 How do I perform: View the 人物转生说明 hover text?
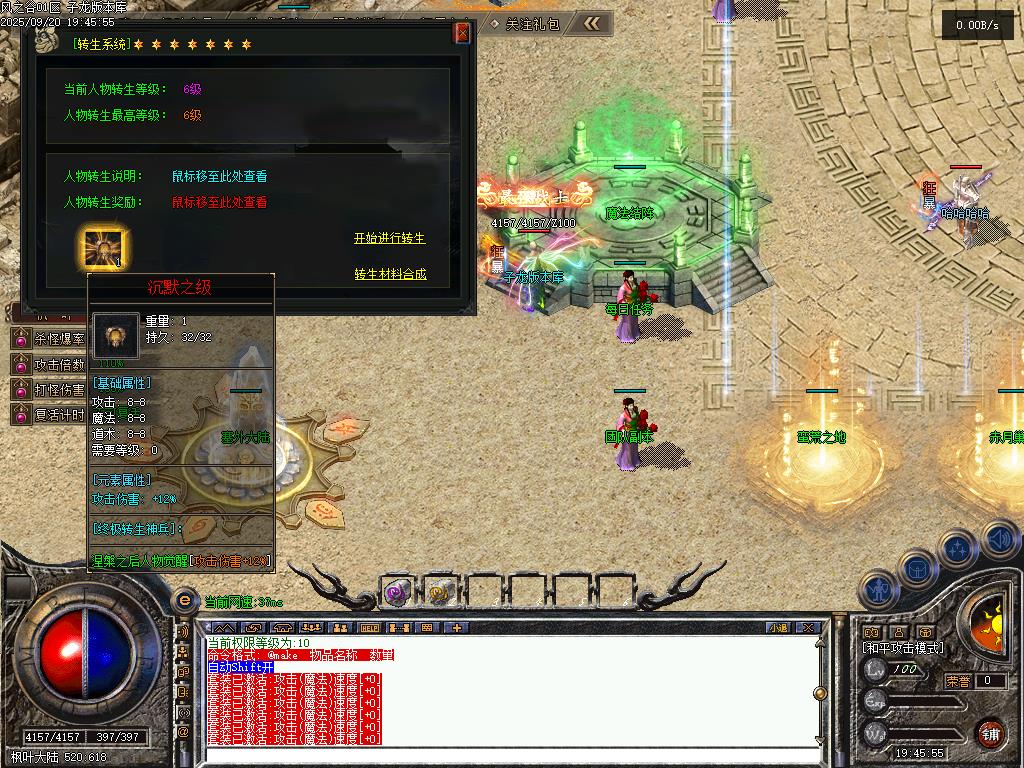219,176
